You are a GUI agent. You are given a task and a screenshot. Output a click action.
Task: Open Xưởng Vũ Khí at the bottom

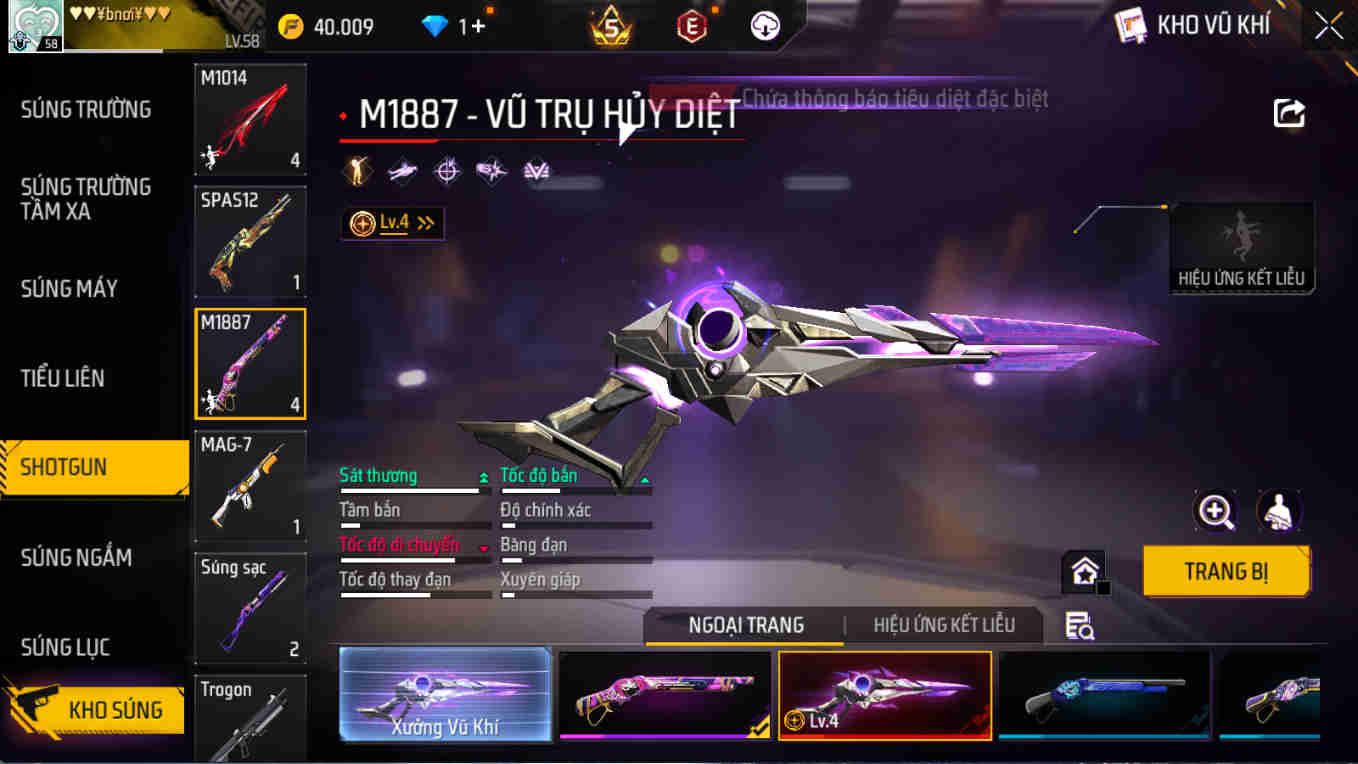click(x=445, y=698)
